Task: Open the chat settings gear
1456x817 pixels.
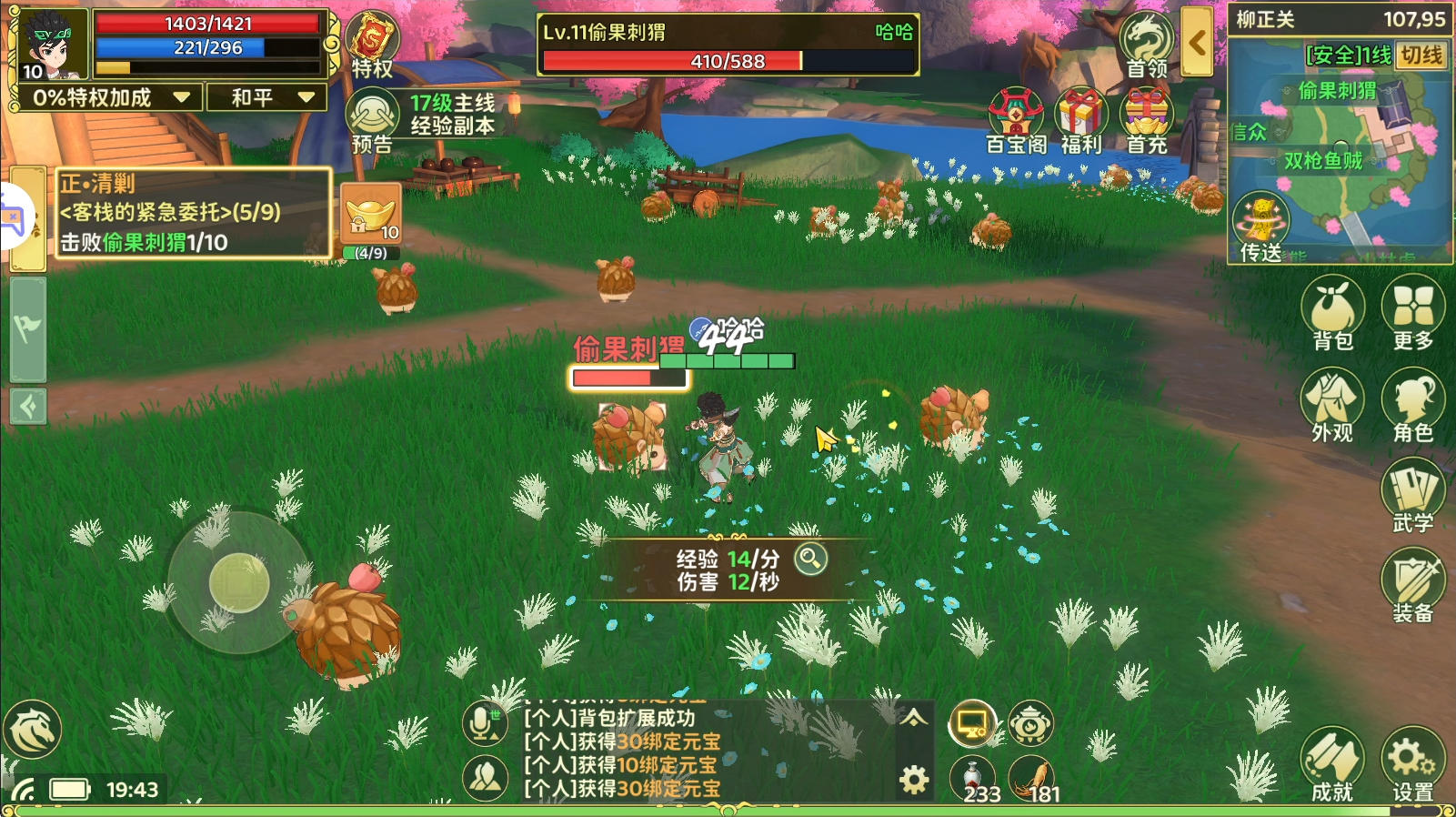Action: tap(914, 780)
